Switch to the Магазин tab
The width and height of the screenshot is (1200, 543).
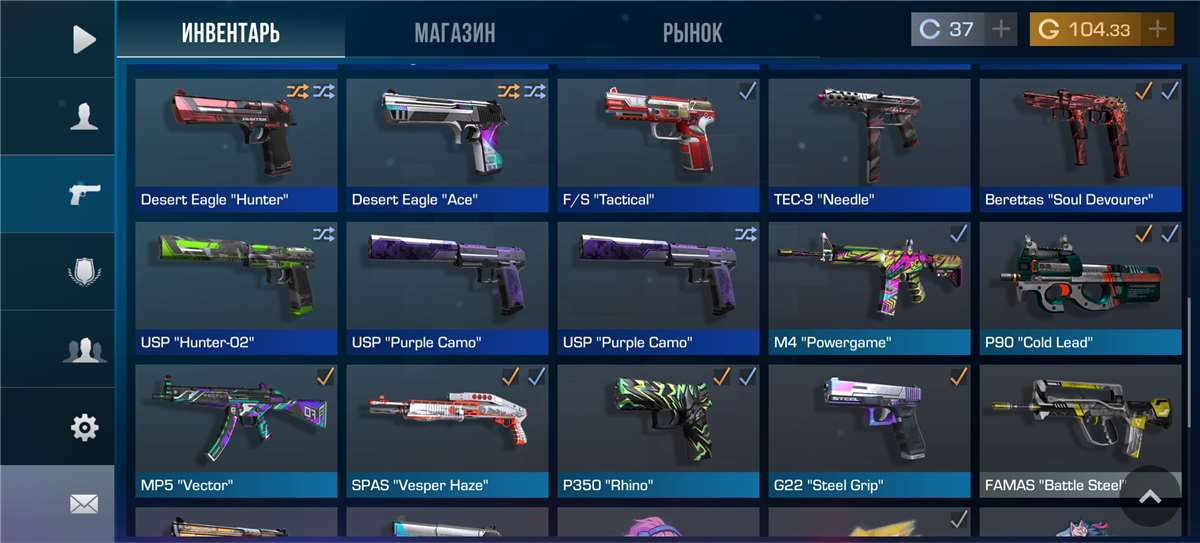(455, 33)
